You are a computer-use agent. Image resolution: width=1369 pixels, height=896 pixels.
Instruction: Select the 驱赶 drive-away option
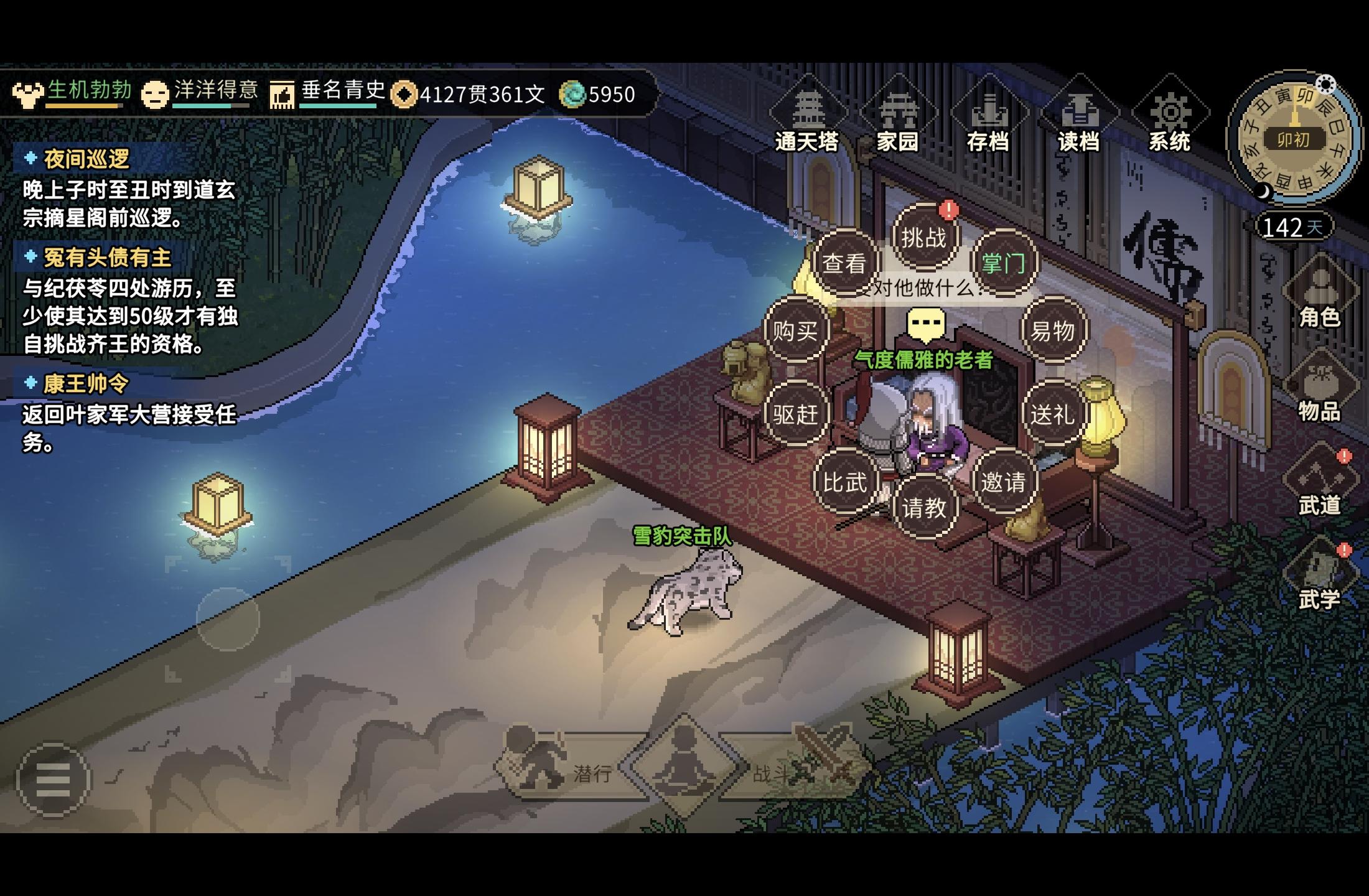tap(795, 414)
